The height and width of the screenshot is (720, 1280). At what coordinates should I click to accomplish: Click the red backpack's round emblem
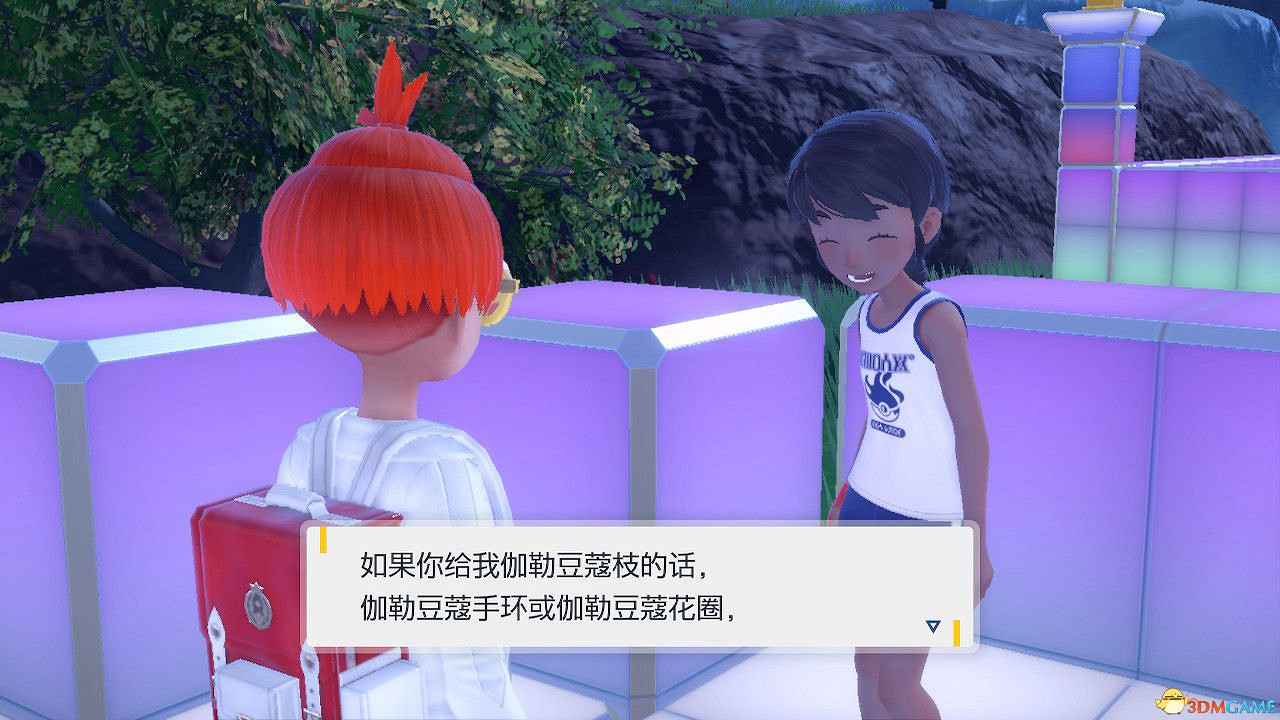(x=258, y=605)
